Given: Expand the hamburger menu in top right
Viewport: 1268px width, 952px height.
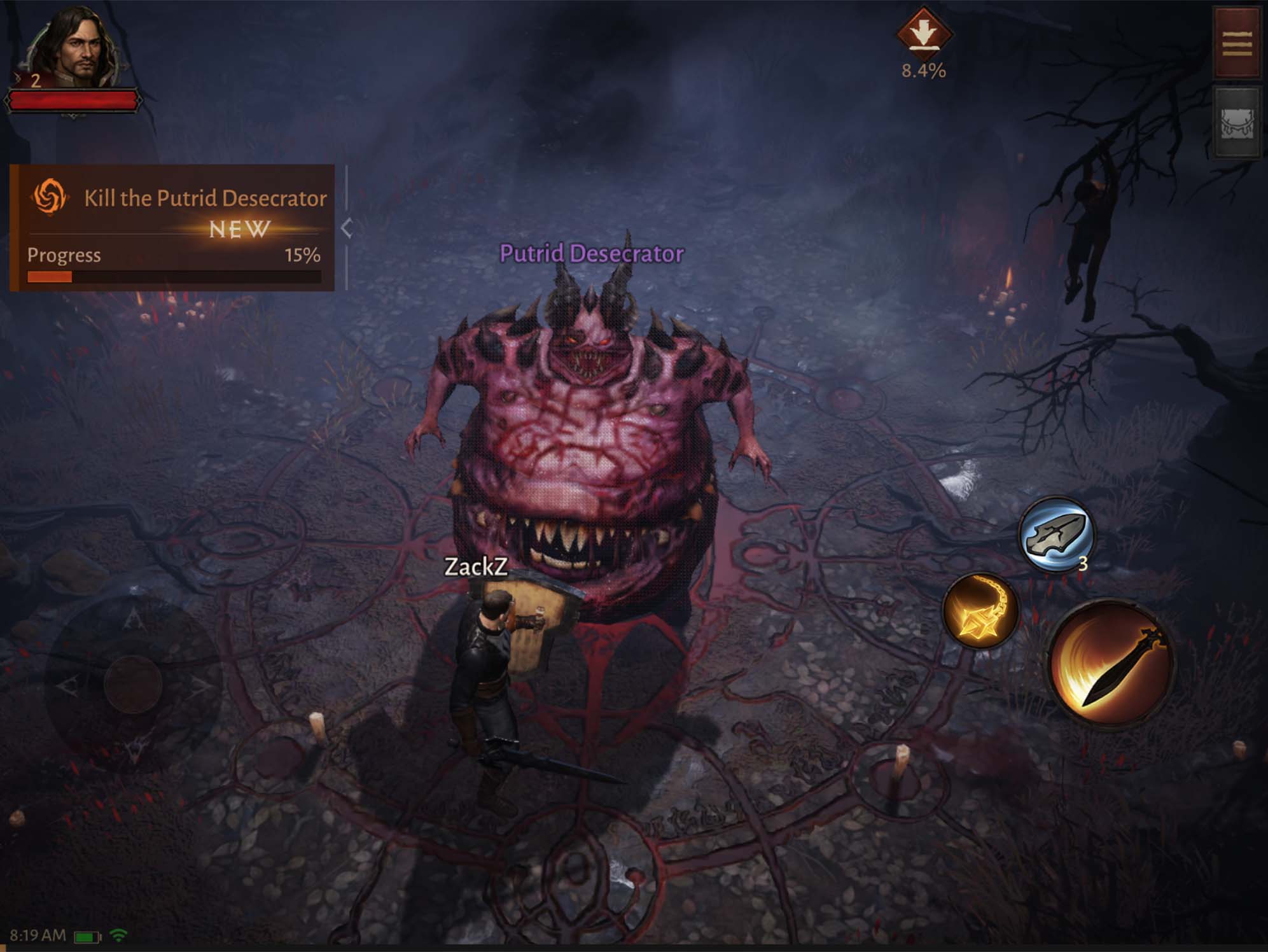Looking at the screenshot, I should tap(1236, 40).
